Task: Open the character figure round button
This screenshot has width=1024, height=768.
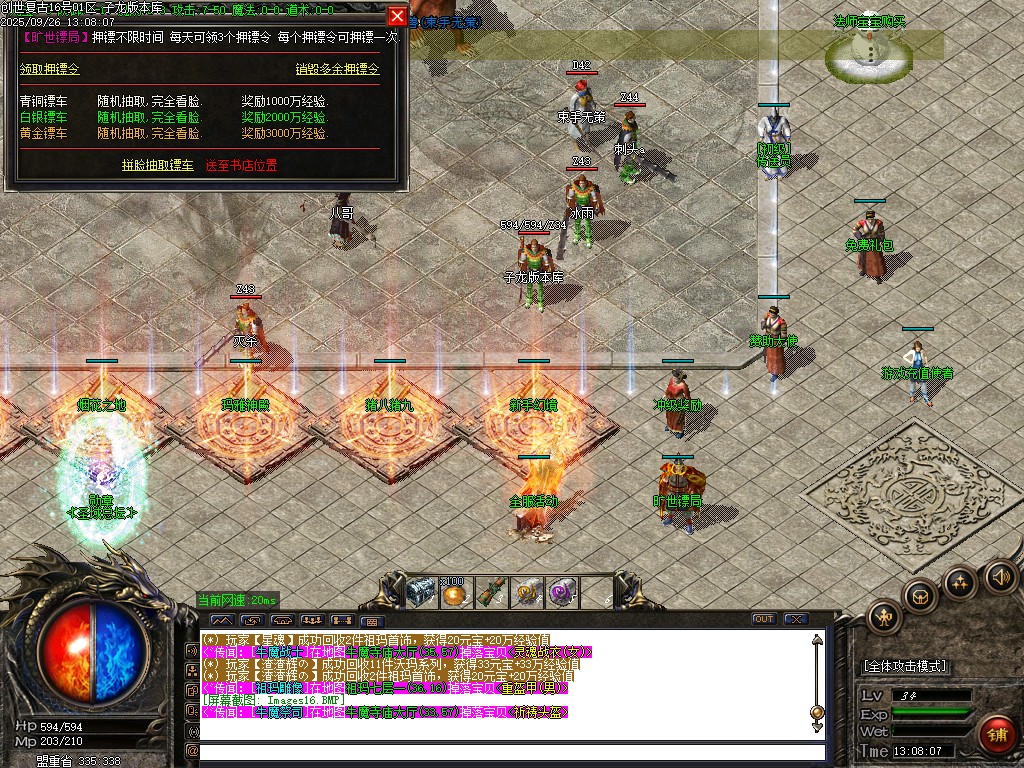Action: click(x=885, y=616)
